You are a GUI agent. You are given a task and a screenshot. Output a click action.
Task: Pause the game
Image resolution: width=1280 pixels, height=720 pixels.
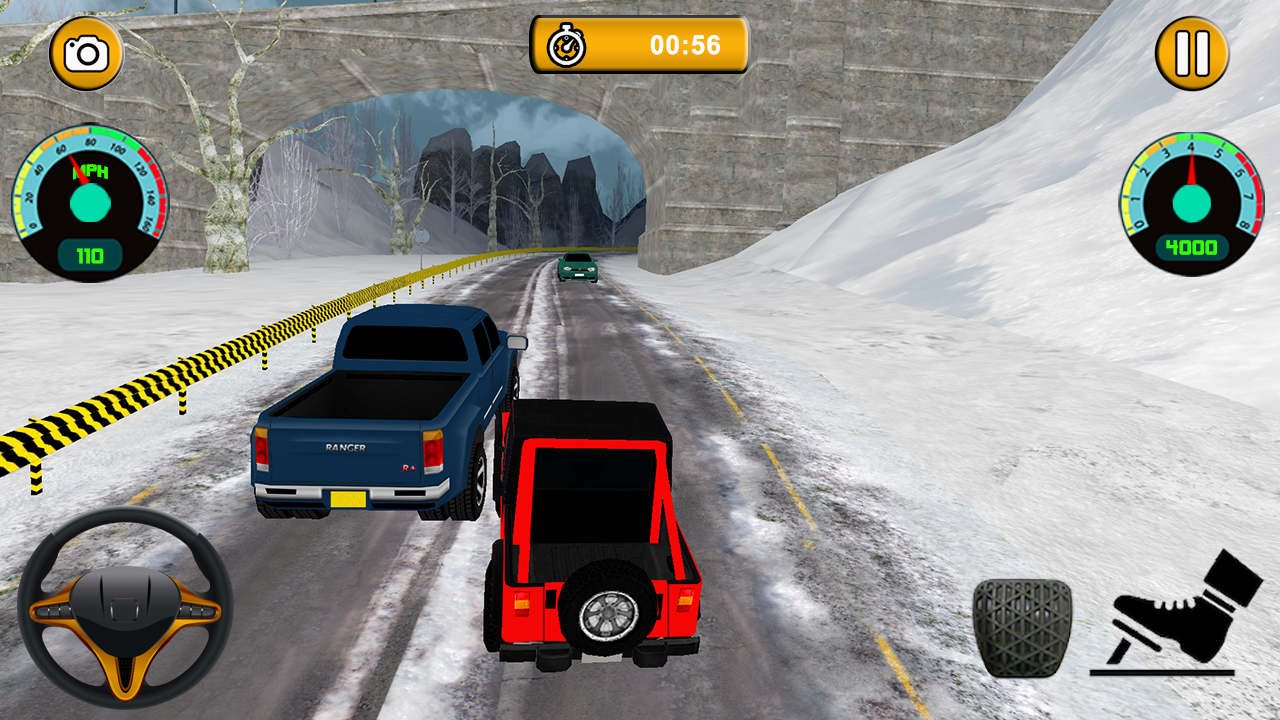click(x=1192, y=53)
